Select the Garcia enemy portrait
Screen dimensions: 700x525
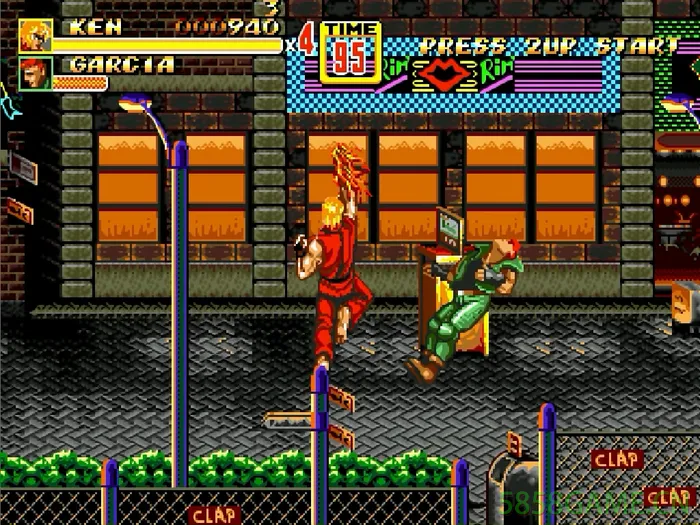[35, 74]
